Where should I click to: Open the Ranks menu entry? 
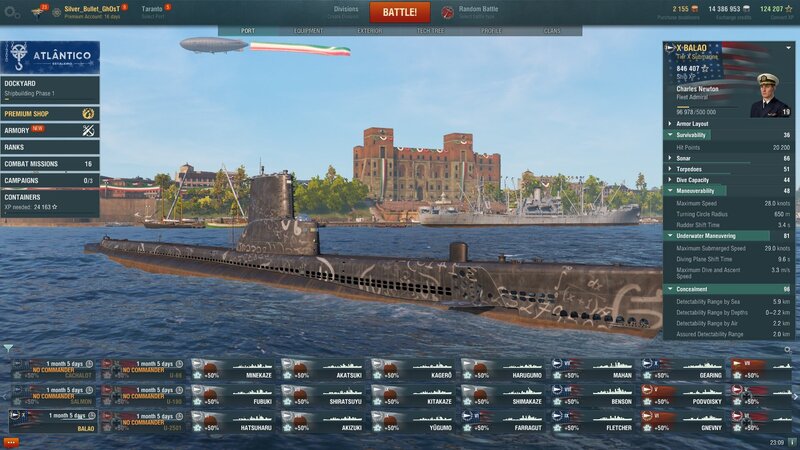[x=50, y=147]
